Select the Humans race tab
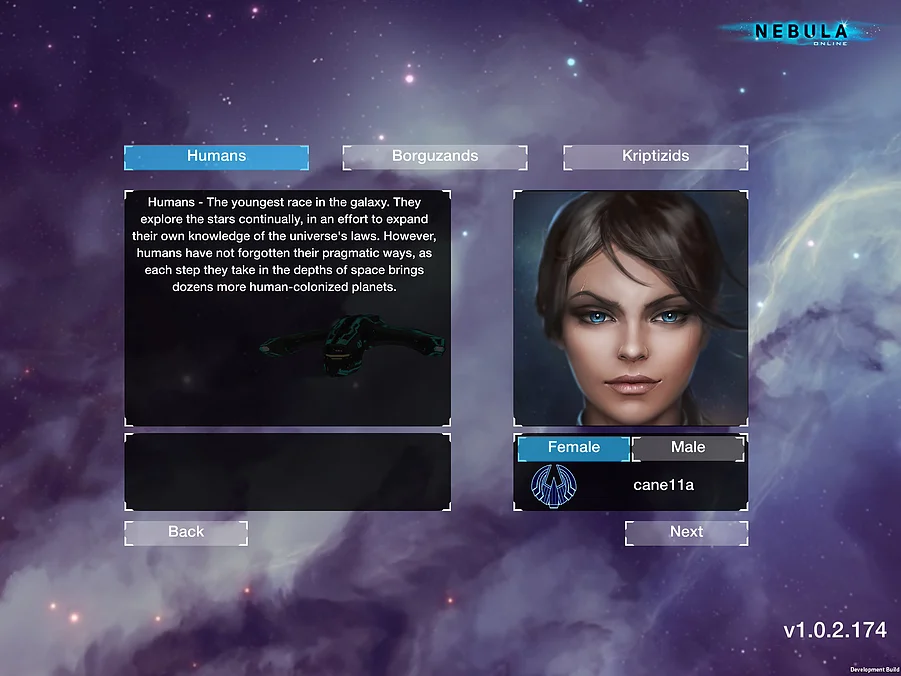901x676 pixels. pyautogui.click(x=216, y=157)
